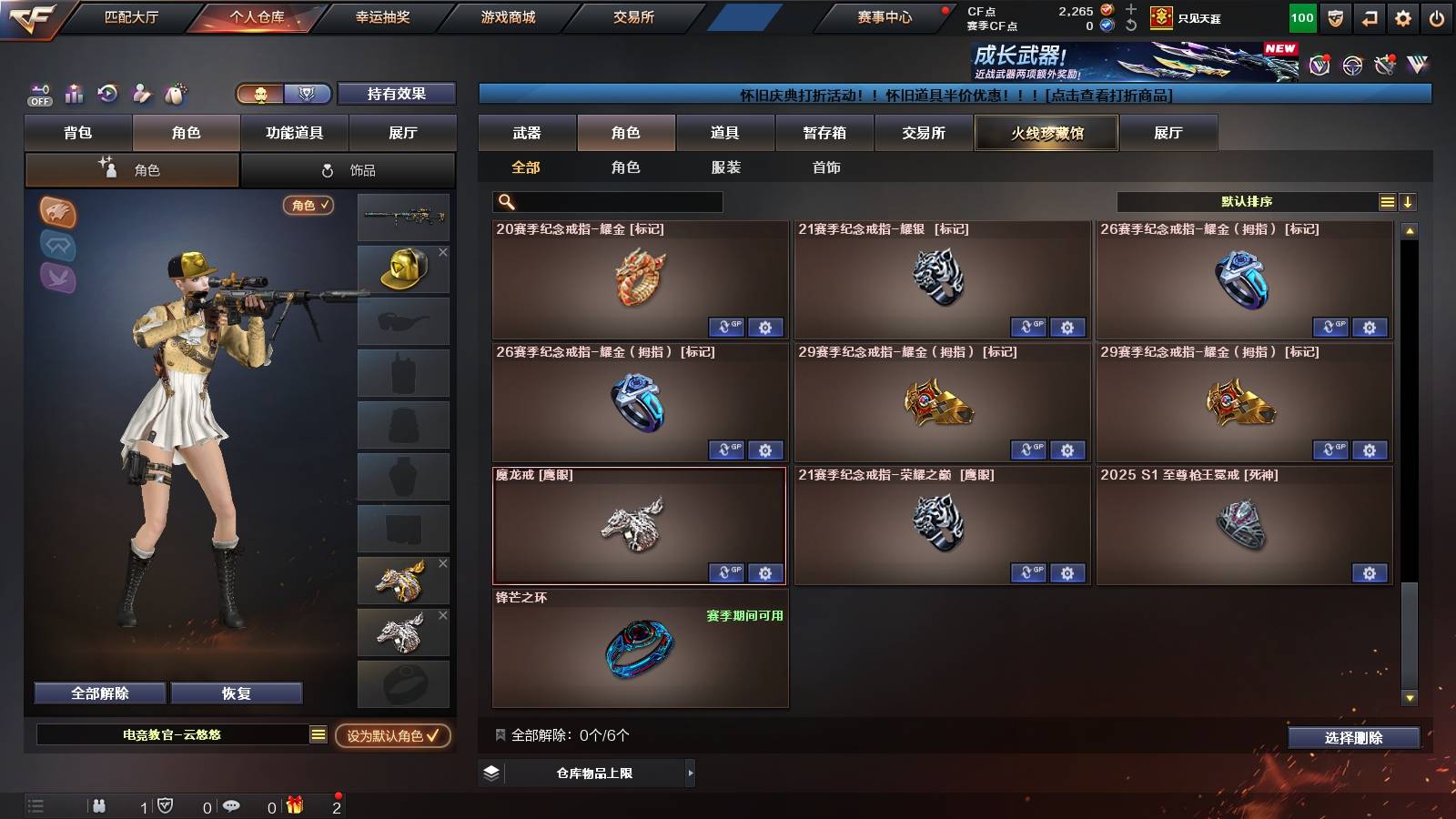Image resolution: width=1456 pixels, height=819 pixels.
Task: Open the gift notification icon at bottom bar
Action: 293,804
